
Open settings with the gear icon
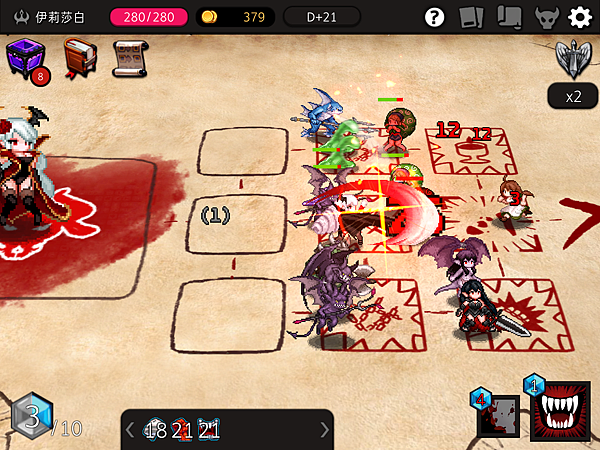(580, 17)
